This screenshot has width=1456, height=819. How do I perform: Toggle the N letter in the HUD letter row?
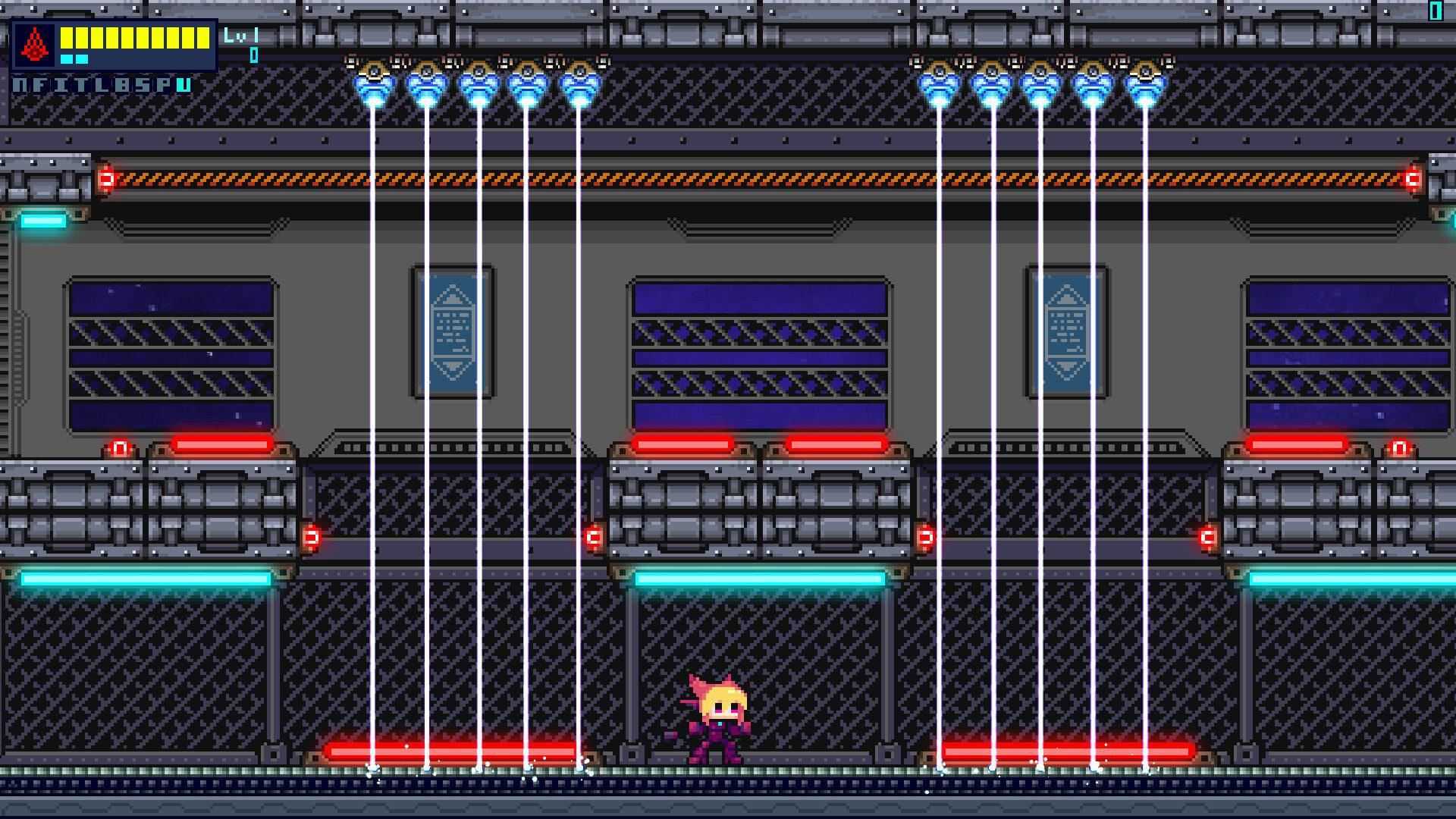pyautogui.click(x=19, y=86)
